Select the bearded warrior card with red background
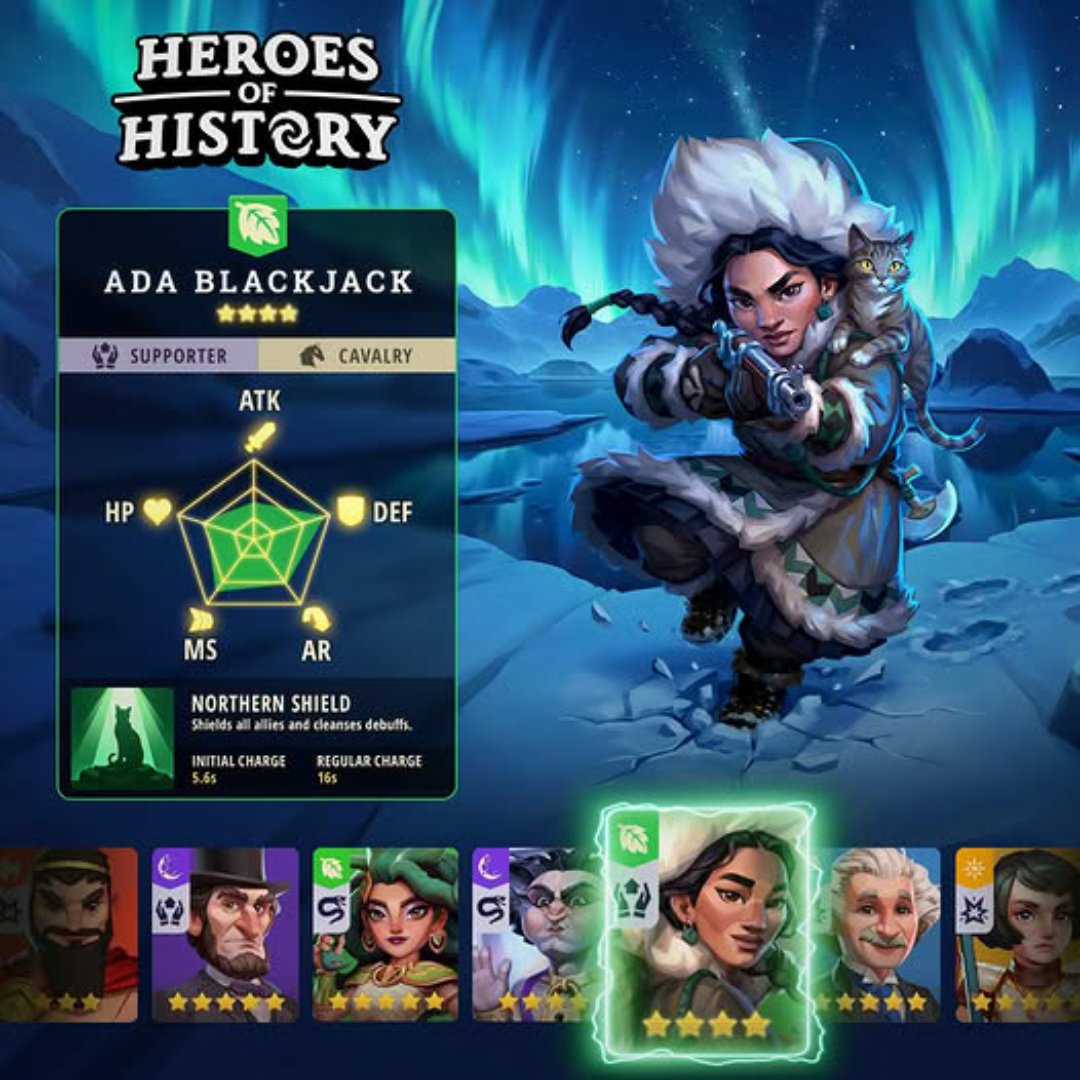1080x1080 pixels. (x=68, y=933)
